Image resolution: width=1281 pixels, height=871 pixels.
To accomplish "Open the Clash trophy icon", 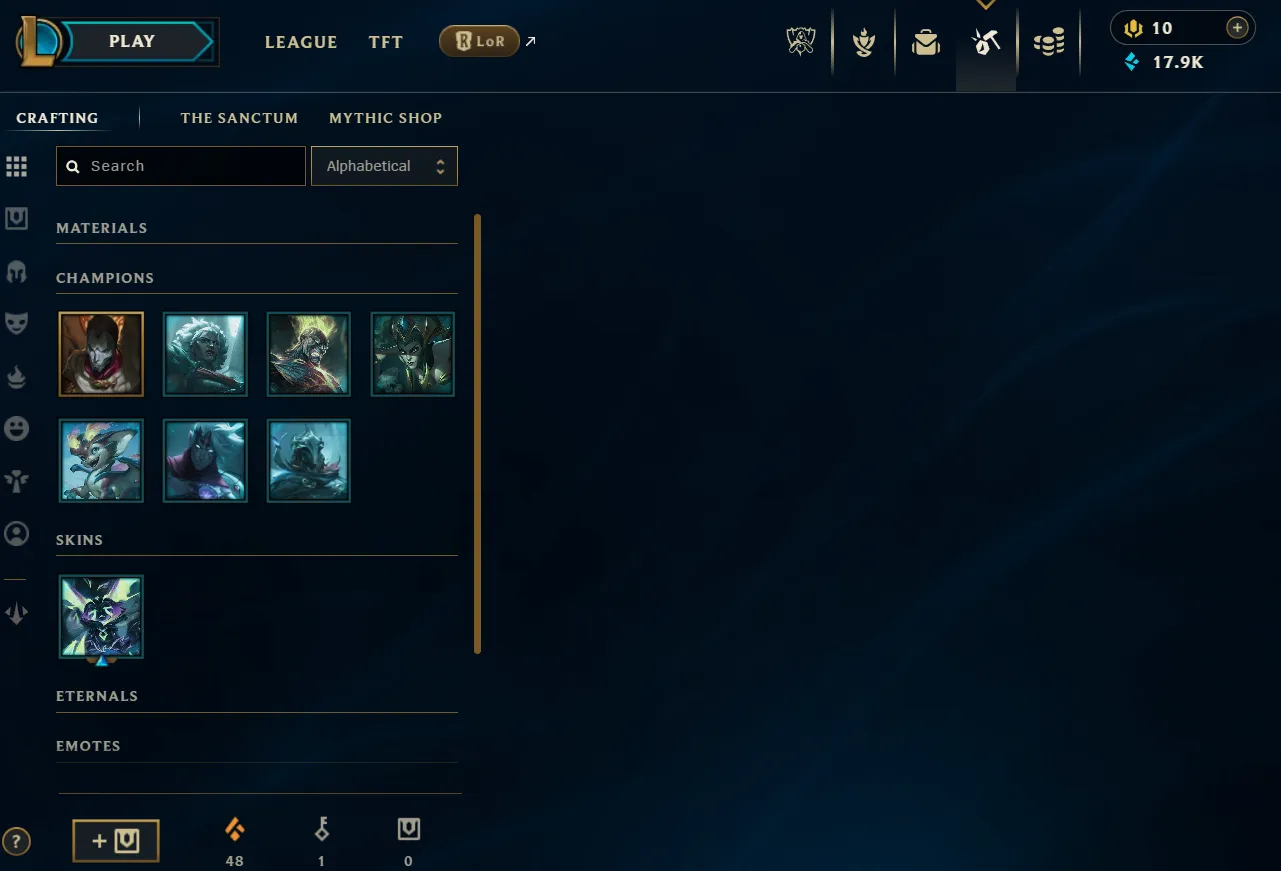I will (862, 42).
